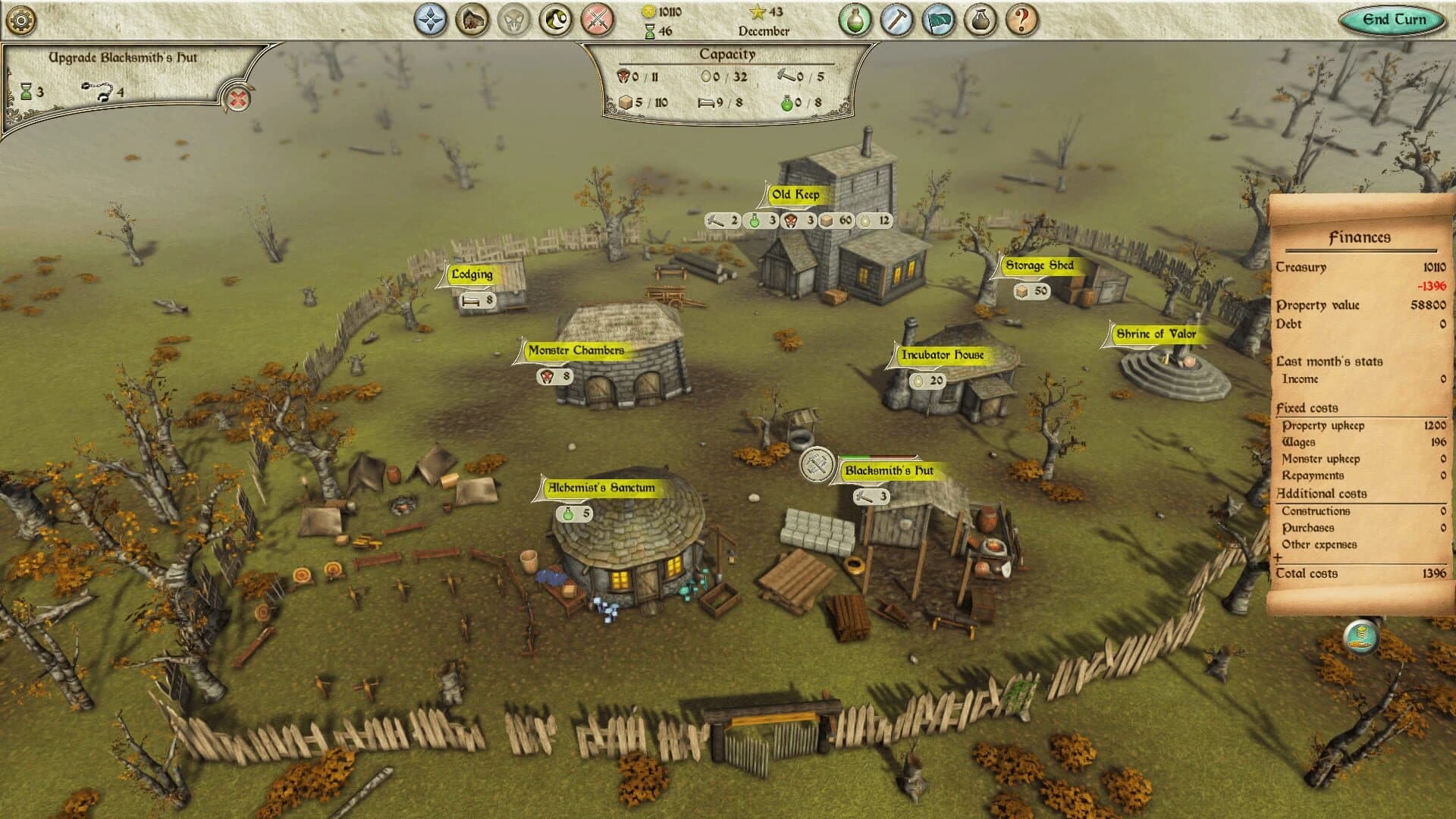The image size is (1456, 819).
Task: Select the hammer construction icon
Action: [x=896, y=20]
